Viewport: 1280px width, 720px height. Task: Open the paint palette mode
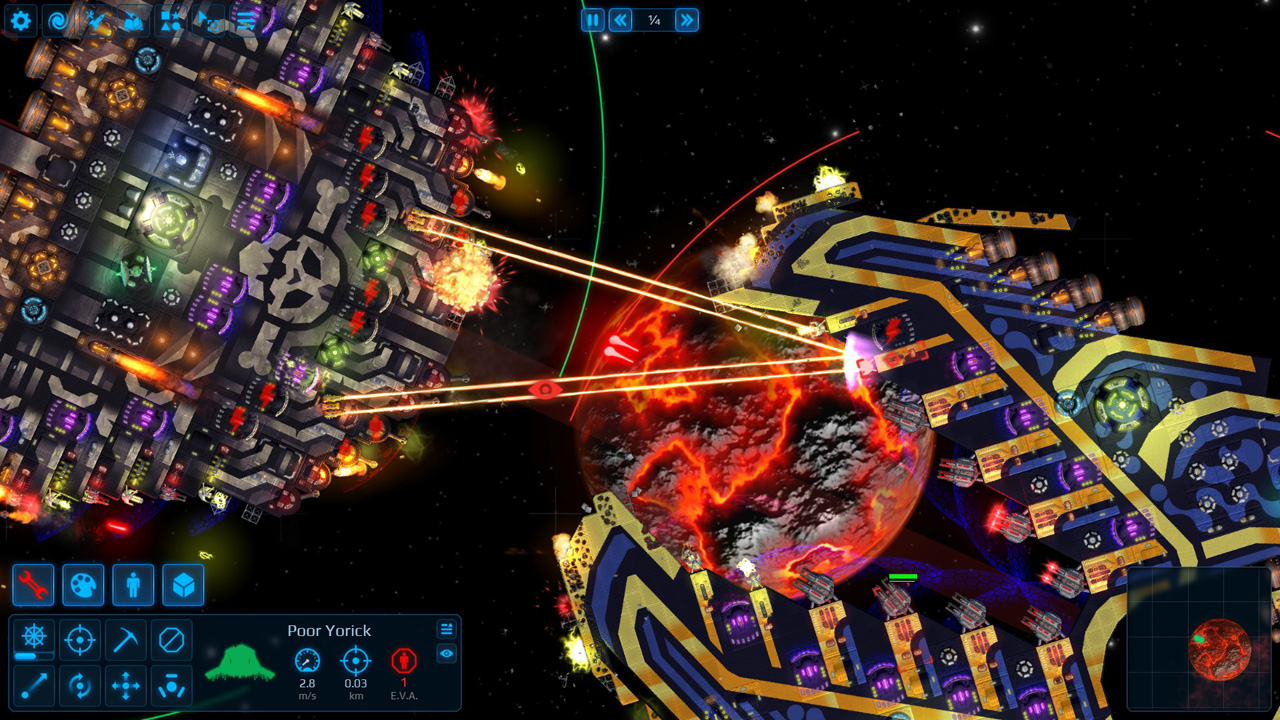point(83,585)
